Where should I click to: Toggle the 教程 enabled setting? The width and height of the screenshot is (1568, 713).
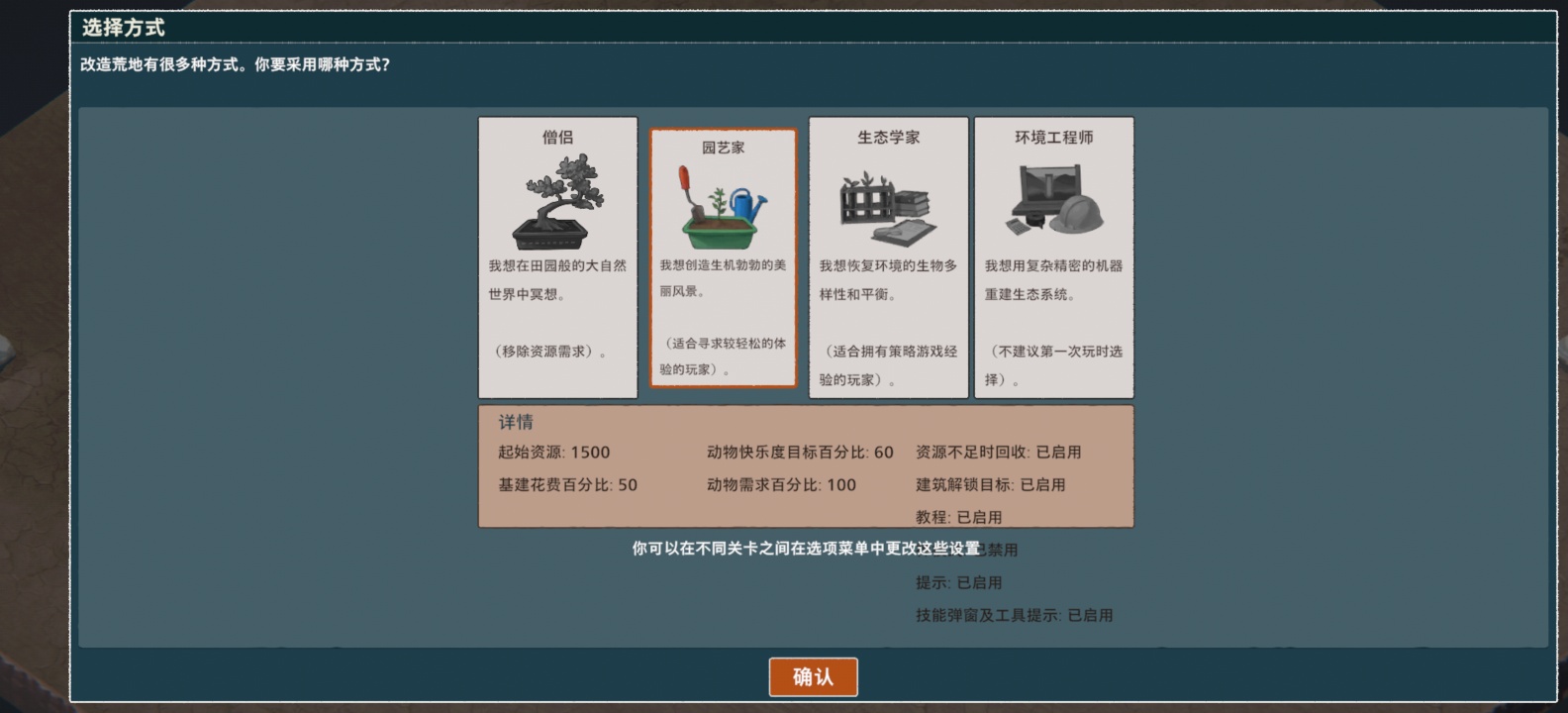pyautogui.click(x=957, y=516)
